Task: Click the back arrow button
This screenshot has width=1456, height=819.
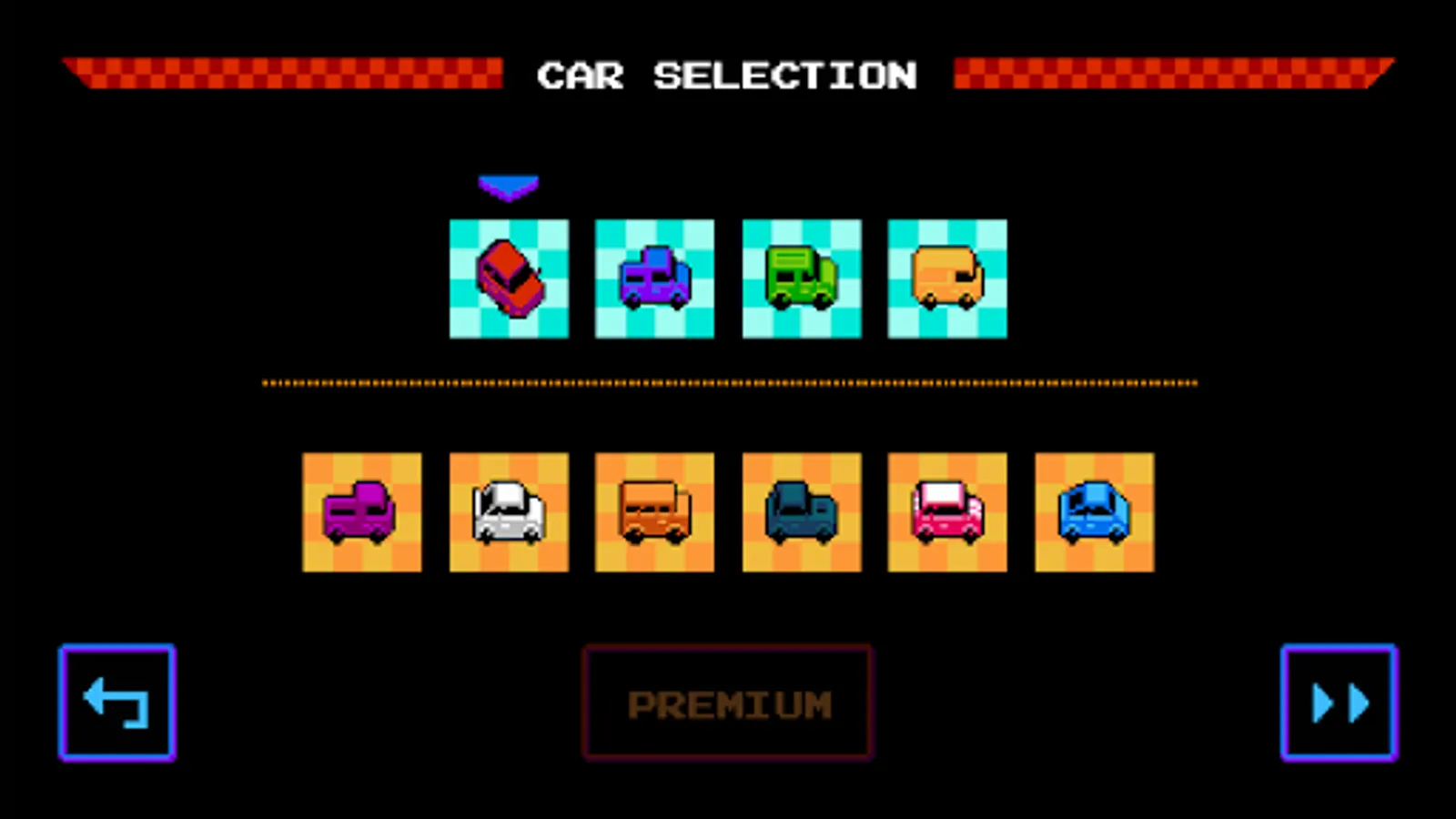Action: 116,701
